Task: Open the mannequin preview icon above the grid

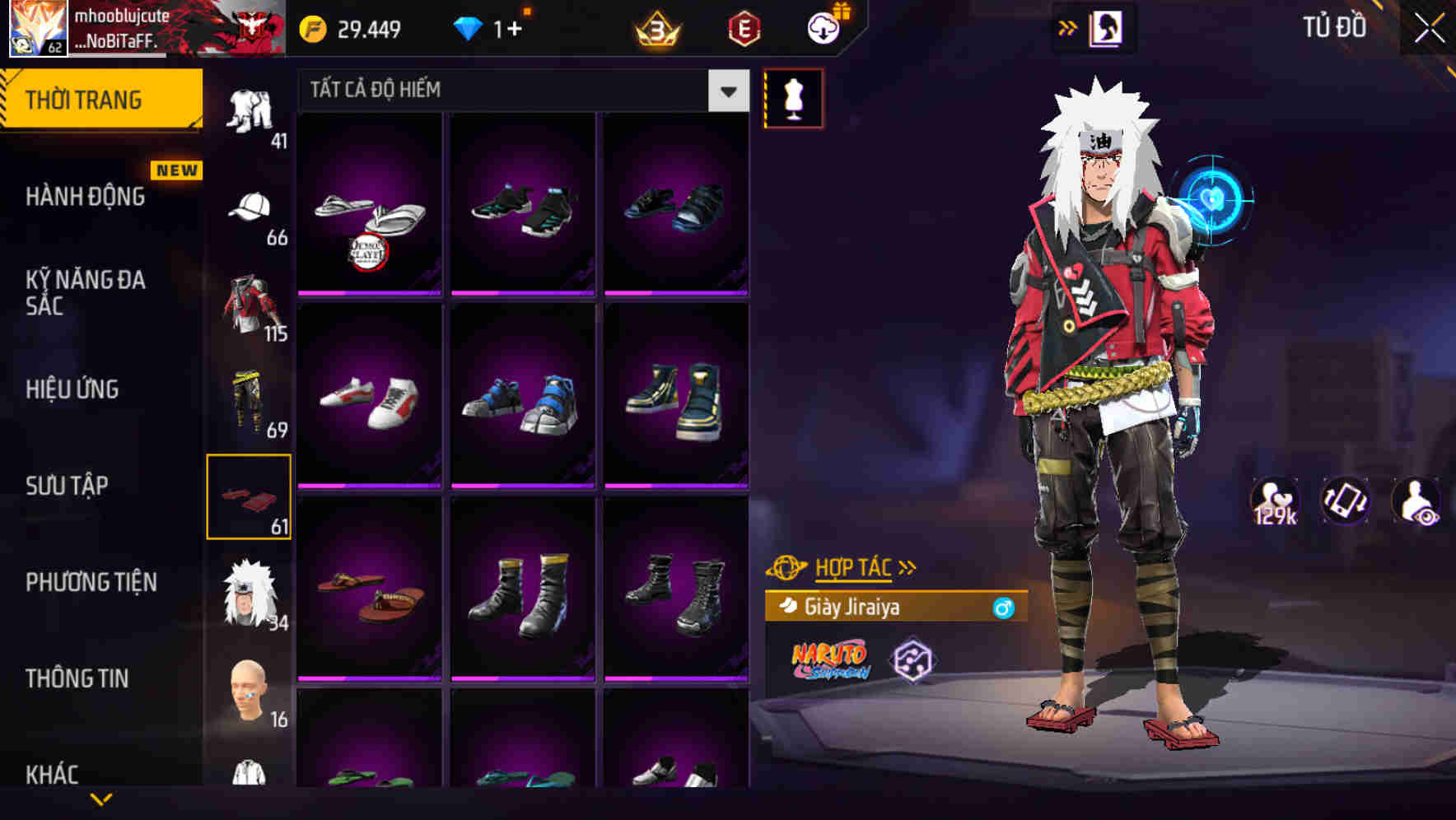Action: point(794,99)
